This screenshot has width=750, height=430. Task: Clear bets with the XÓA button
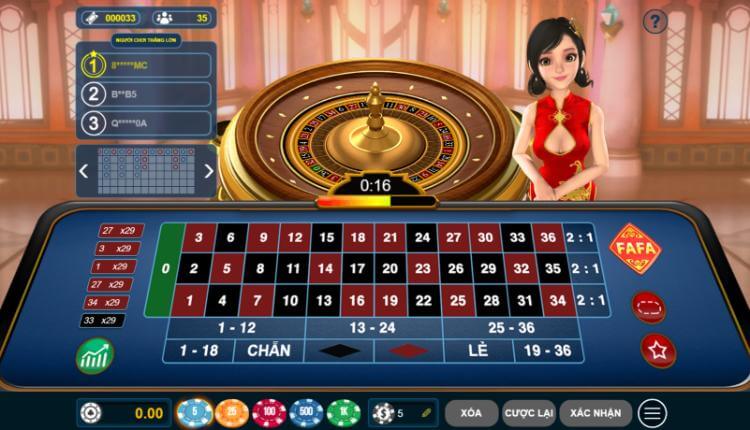click(x=472, y=412)
